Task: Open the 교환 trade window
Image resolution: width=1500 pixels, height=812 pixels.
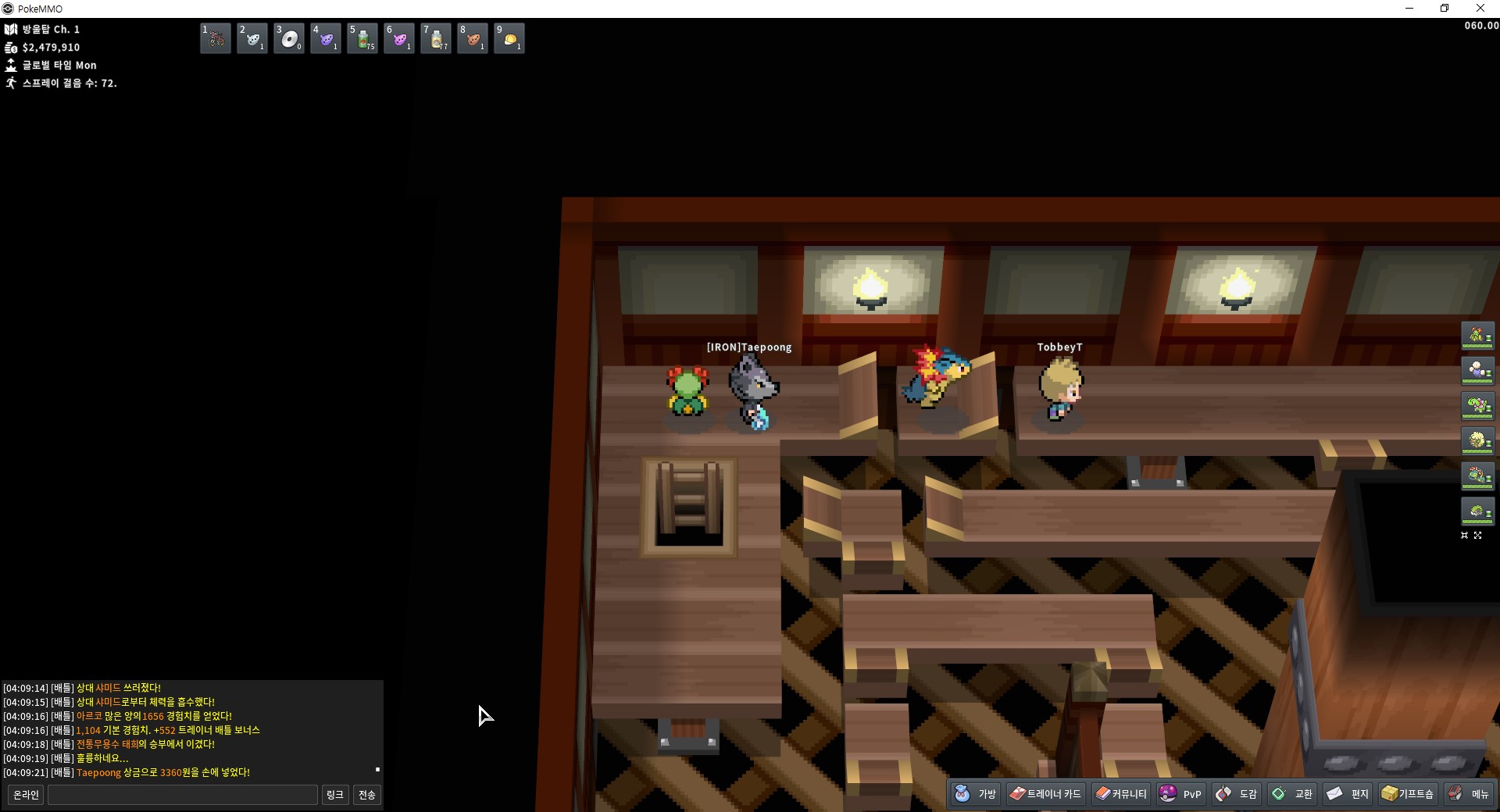Action: [x=1292, y=794]
